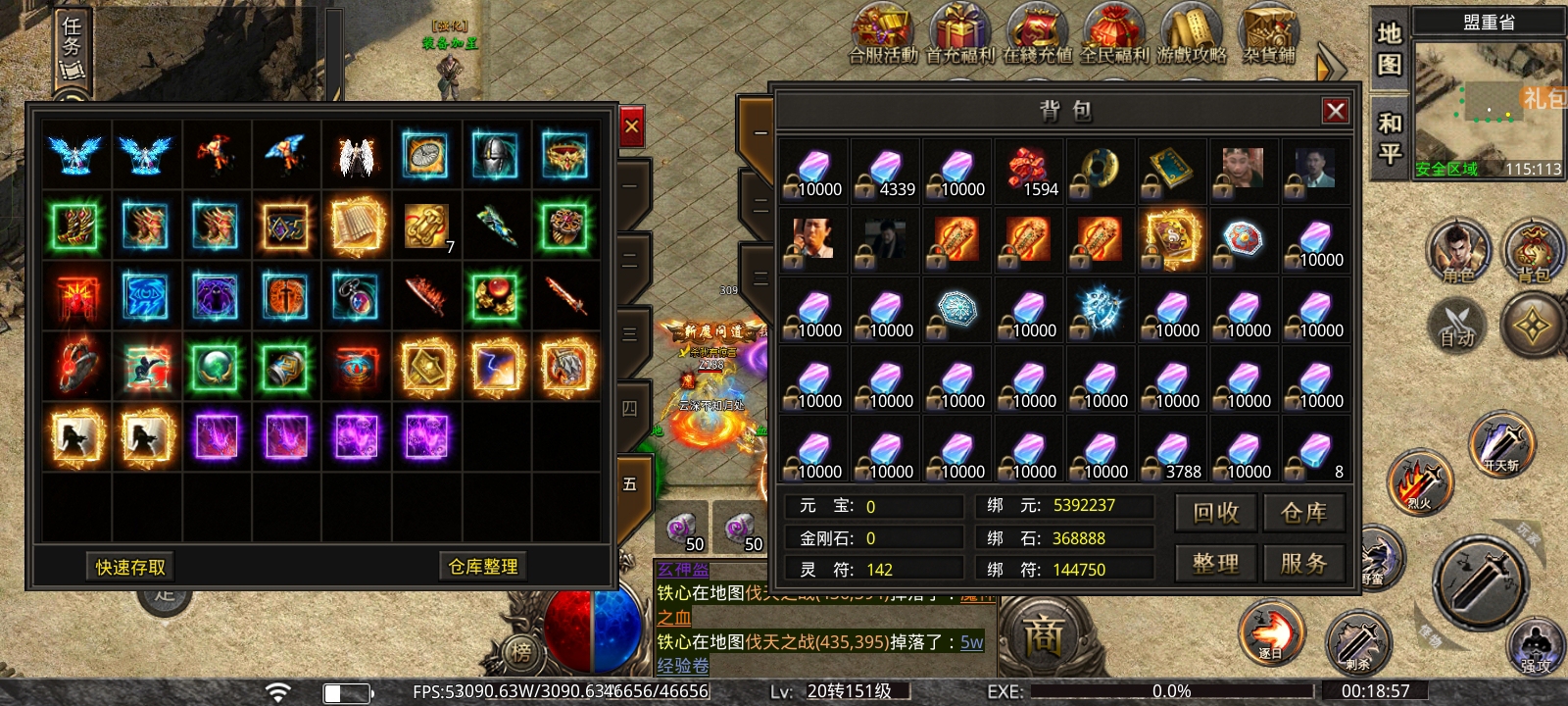
Task: Close the 背包 backpack window
Action: (x=1335, y=111)
